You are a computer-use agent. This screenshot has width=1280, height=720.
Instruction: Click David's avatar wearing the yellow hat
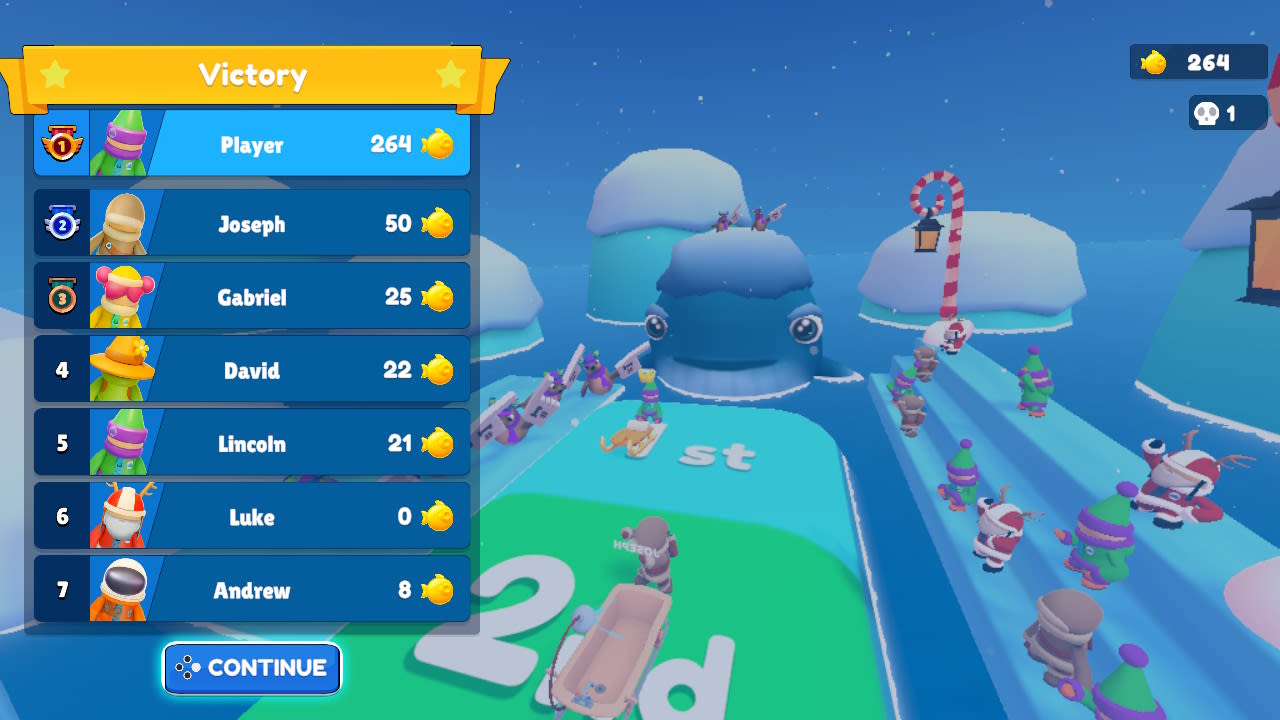[x=122, y=370]
